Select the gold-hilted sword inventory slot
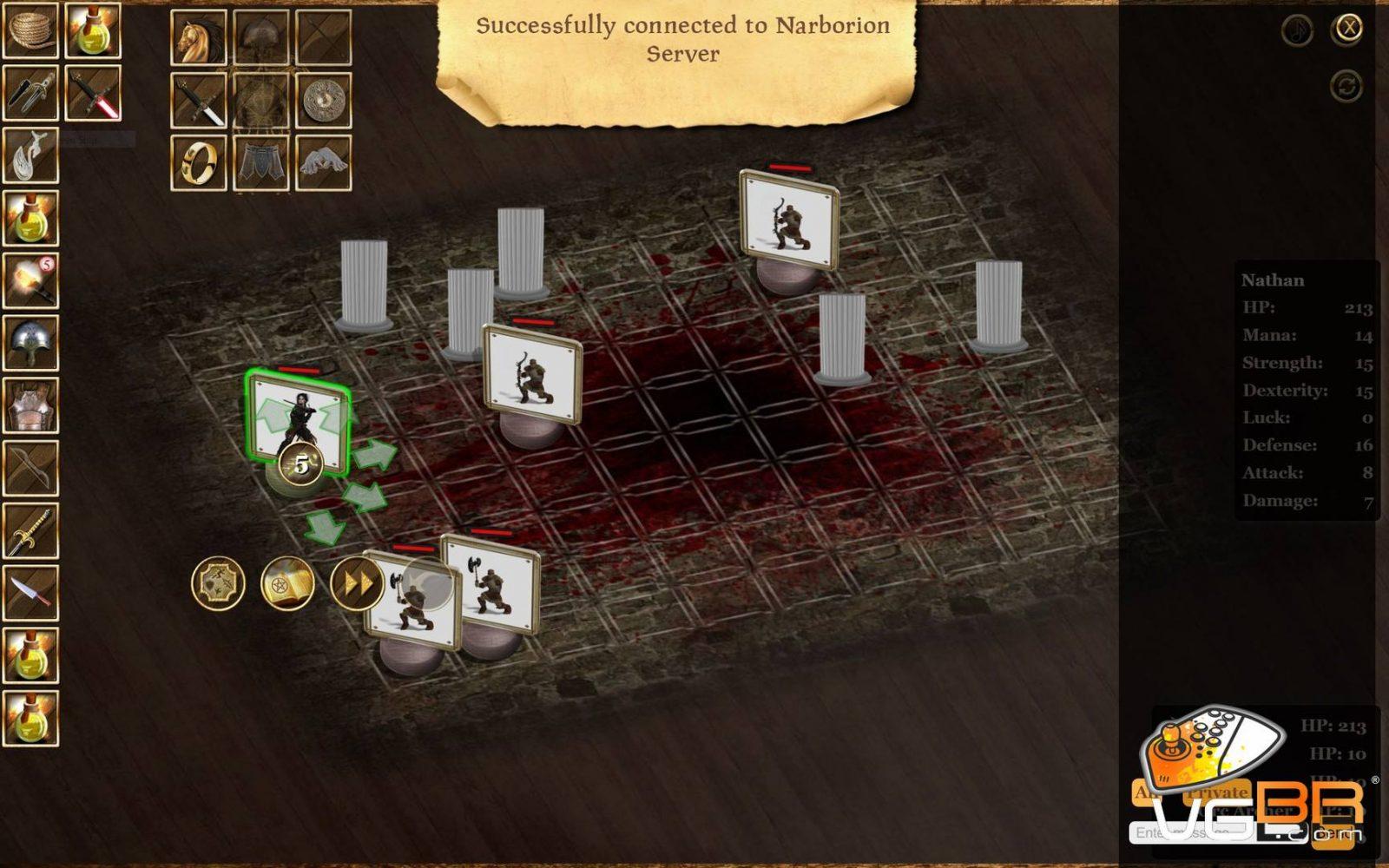This screenshot has height=868, width=1389. pyautogui.click(x=30, y=531)
